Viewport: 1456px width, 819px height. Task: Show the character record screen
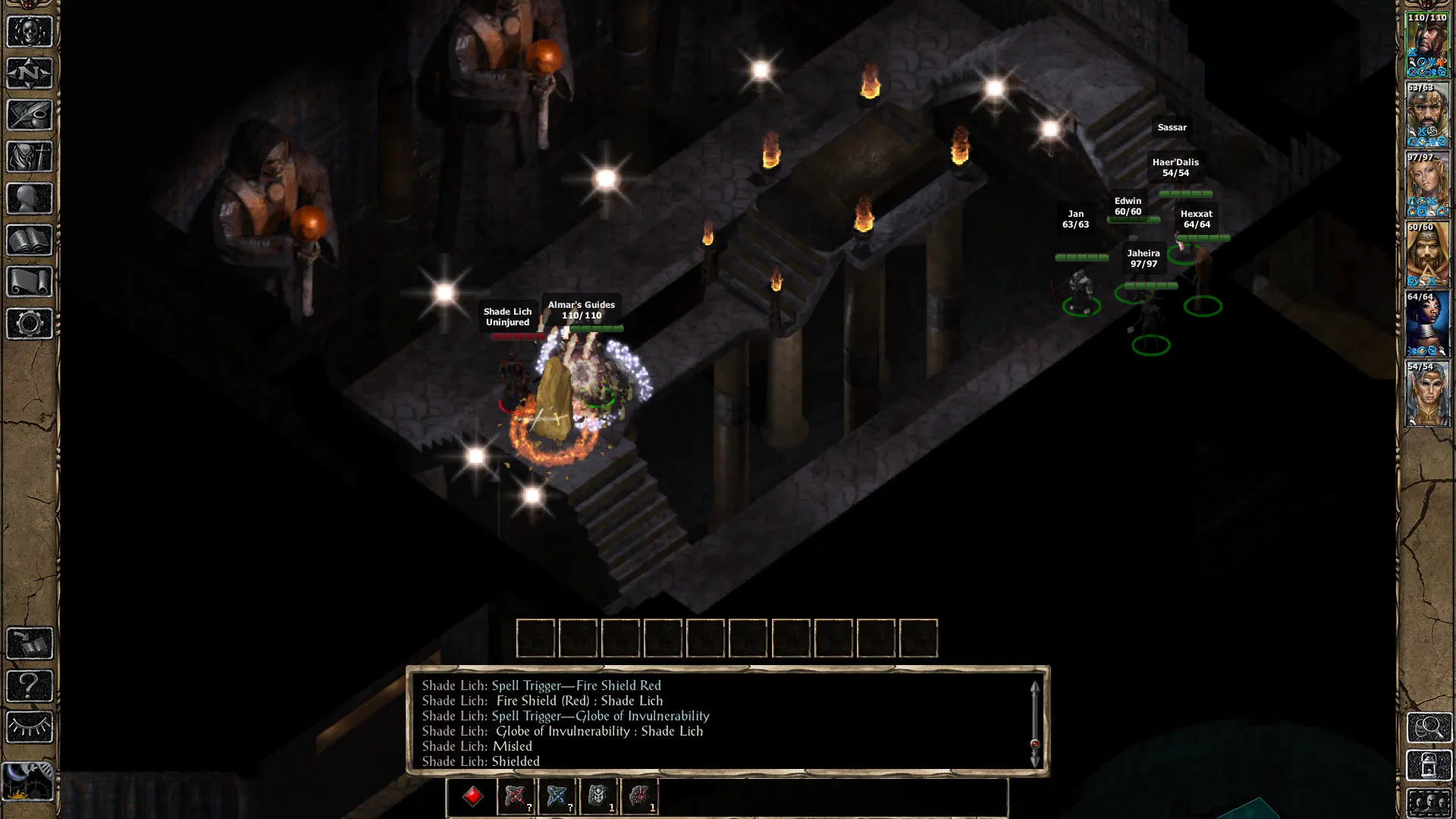[x=30, y=199]
